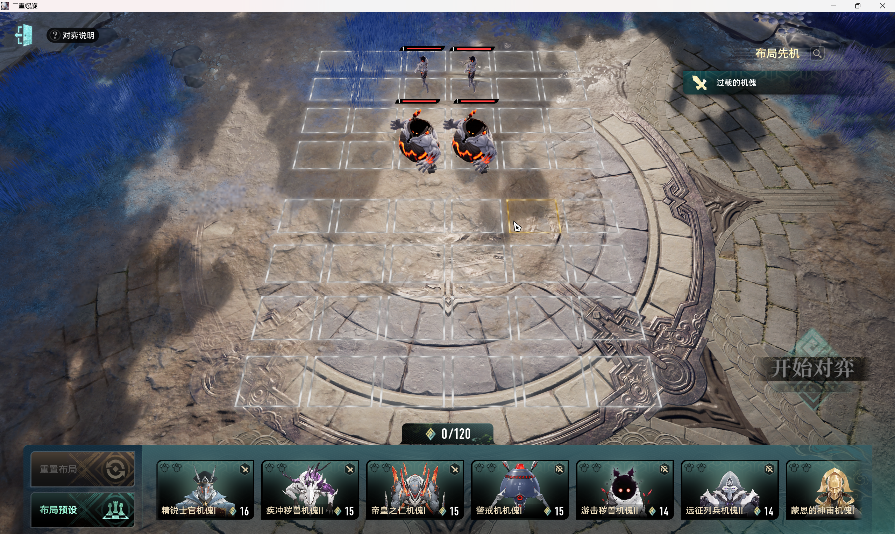Open the 对弈说明 help button
Image resolution: width=895 pixels, height=534 pixels.
point(72,36)
